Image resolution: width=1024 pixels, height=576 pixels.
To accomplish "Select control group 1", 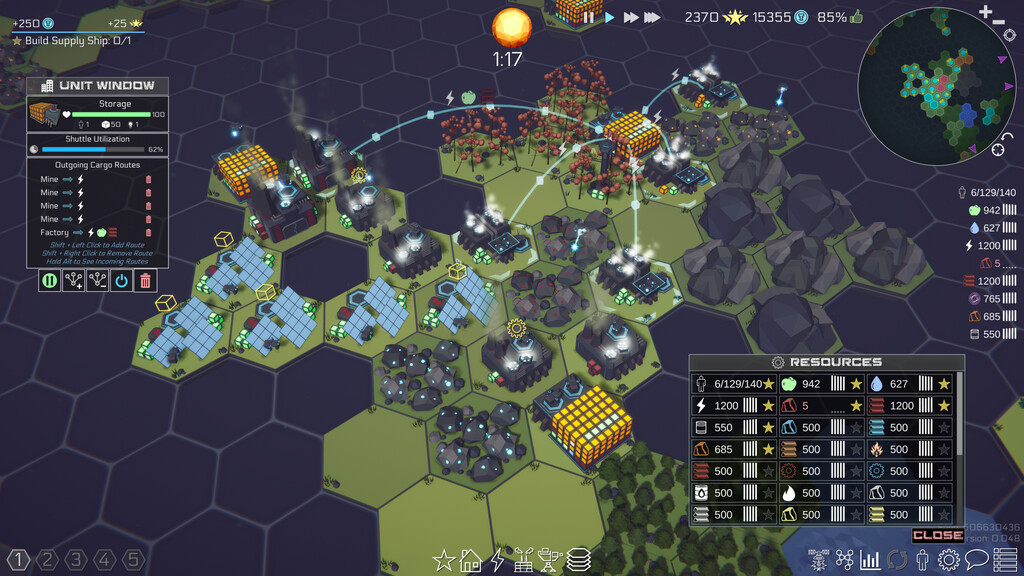I will coord(18,559).
